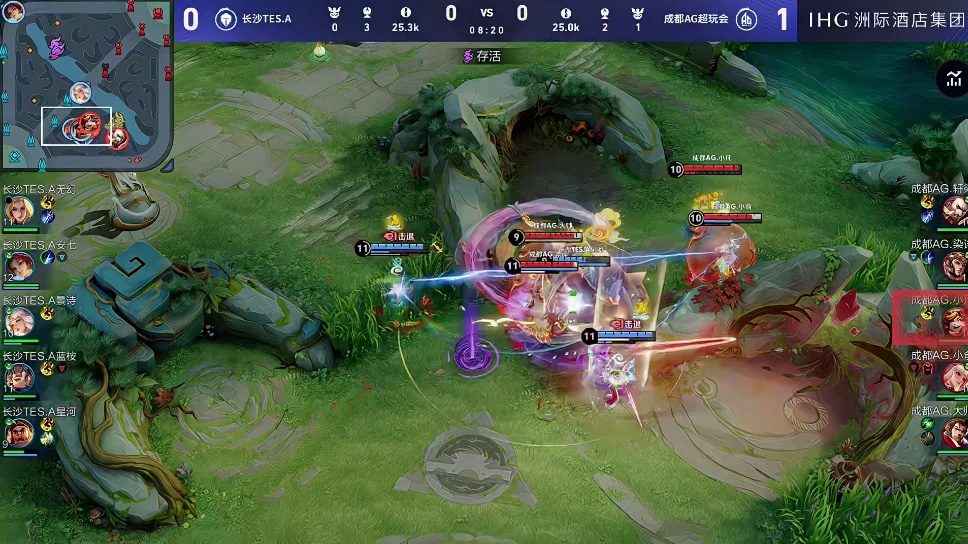Click the minimap in the corner
The height and width of the screenshot is (544, 968).
click(87, 87)
